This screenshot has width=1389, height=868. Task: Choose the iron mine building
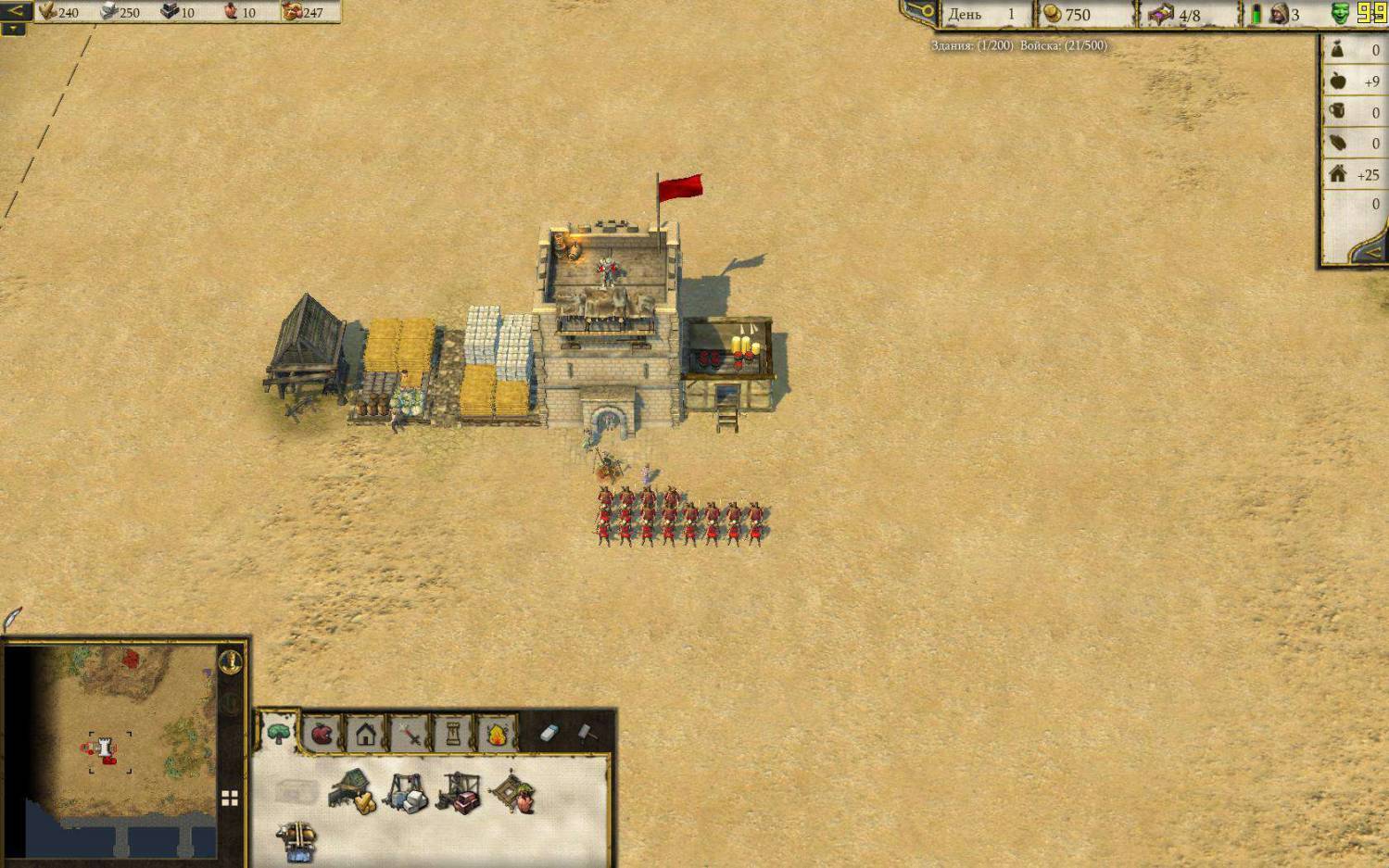click(459, 793)
